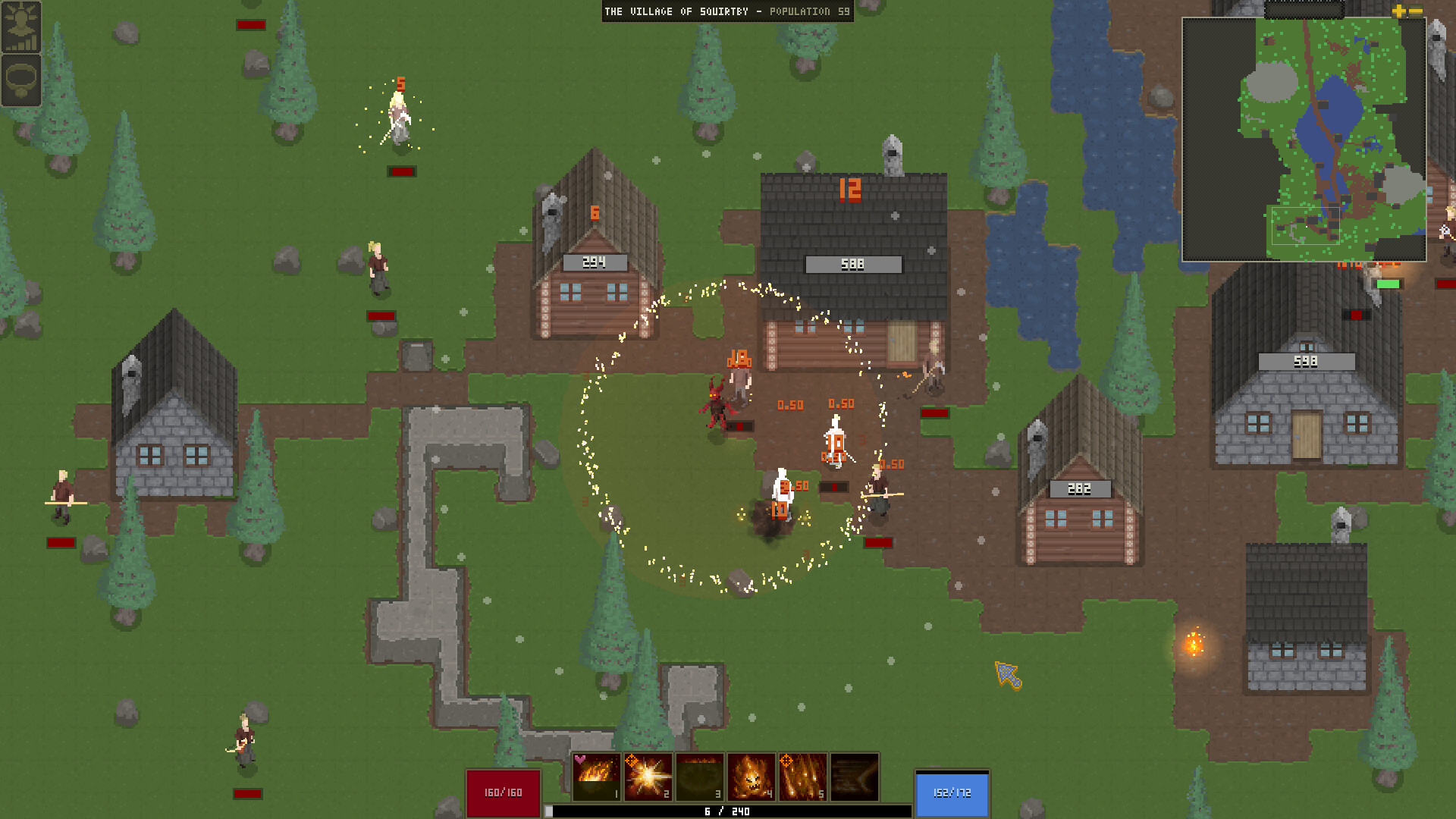Screen dimensions: 1456x819
Task: Select the dark unnumbered ability slot
Action: coord(854,777)
